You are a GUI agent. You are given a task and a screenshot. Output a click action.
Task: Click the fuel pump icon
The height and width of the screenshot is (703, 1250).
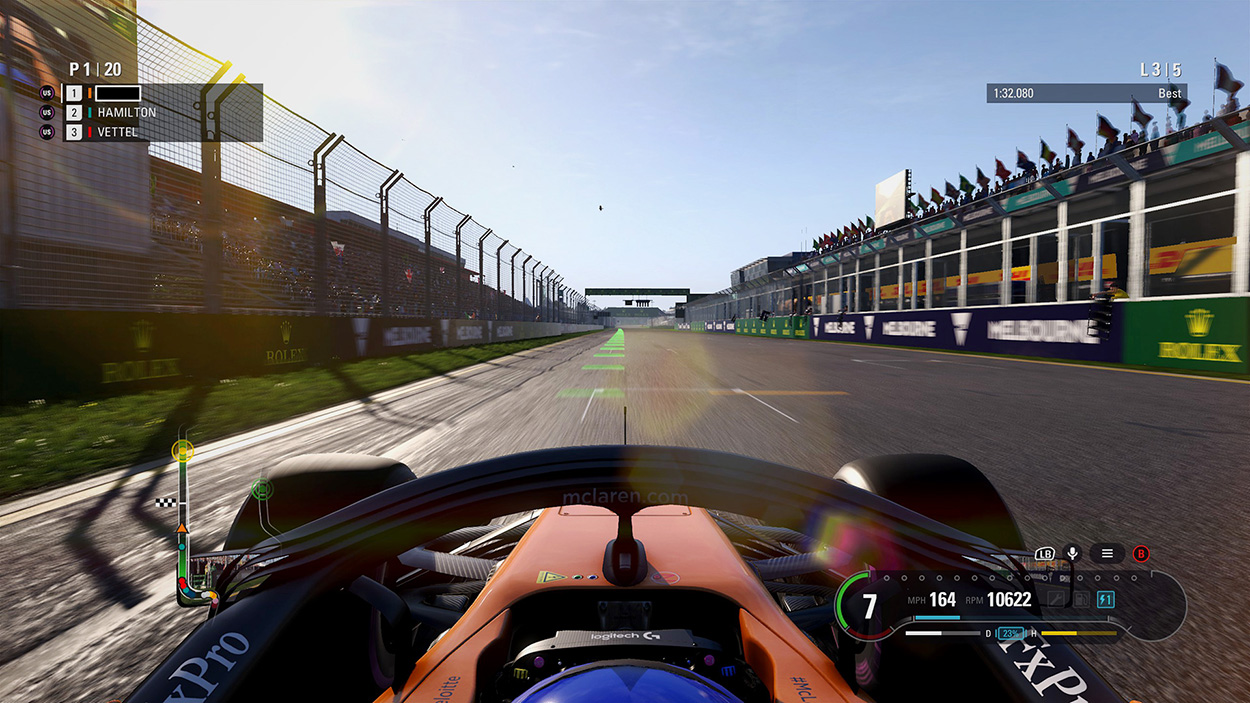1080,600
